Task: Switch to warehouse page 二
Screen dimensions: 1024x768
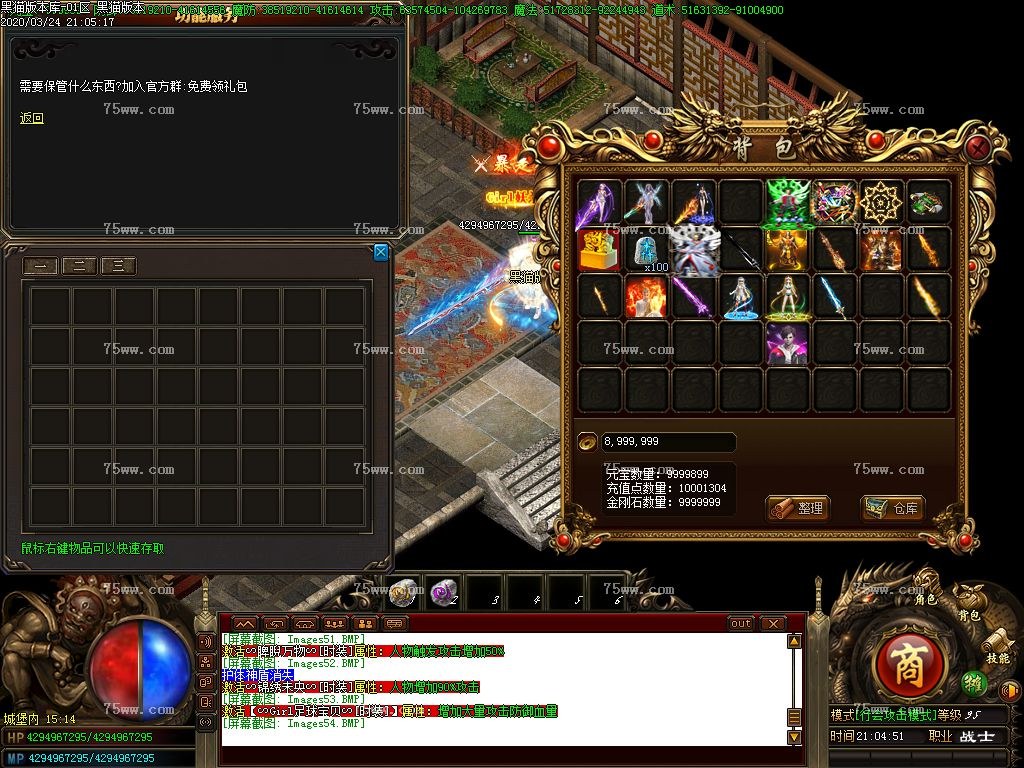Action: (79, 266)
